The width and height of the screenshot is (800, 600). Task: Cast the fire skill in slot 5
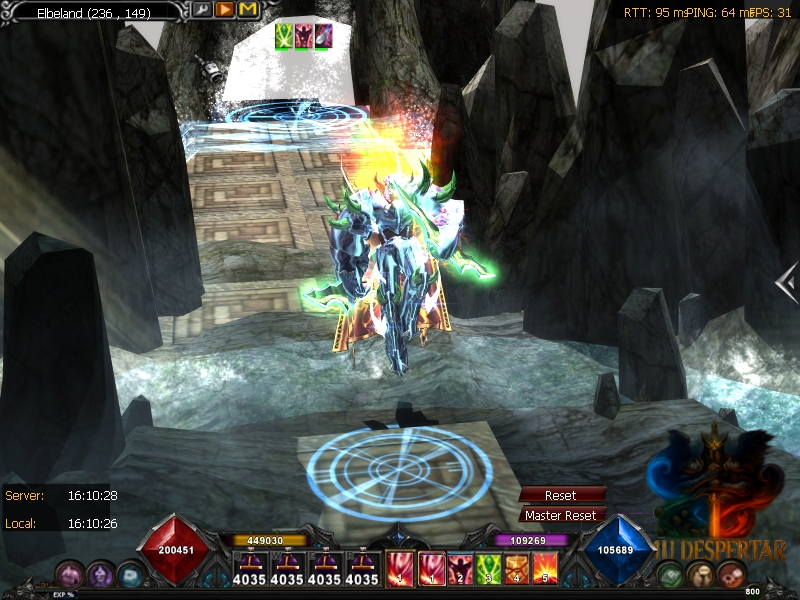pos(545,570)
